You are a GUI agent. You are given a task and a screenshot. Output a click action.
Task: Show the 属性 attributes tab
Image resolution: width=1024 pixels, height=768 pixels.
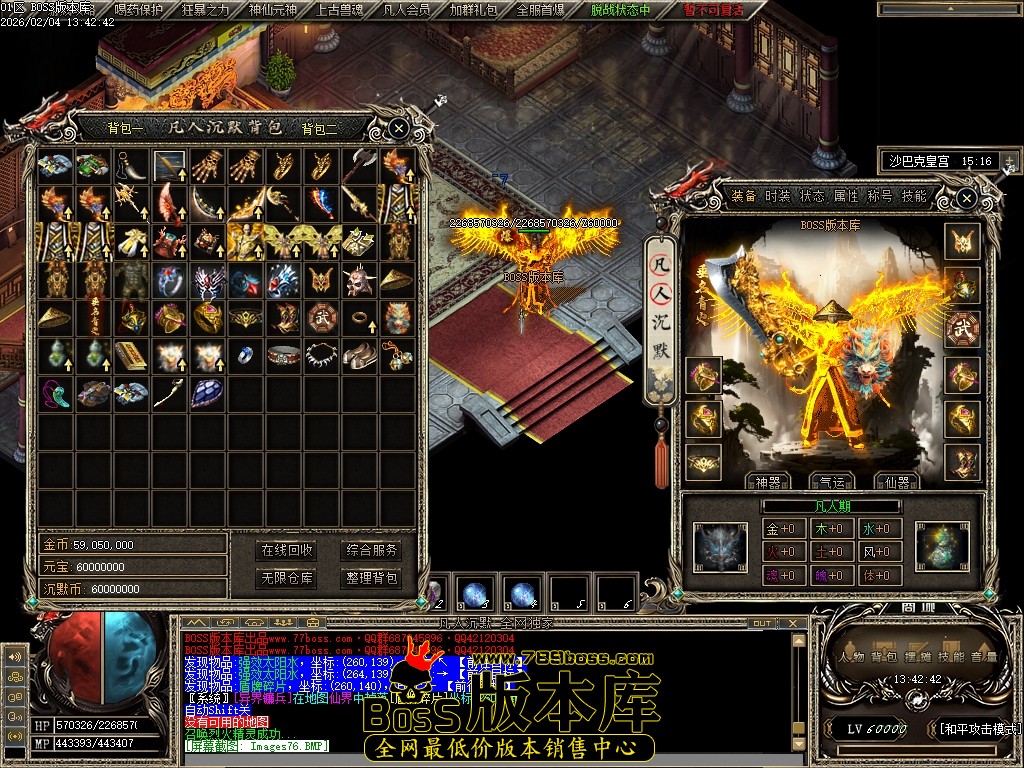click(846, 196)
